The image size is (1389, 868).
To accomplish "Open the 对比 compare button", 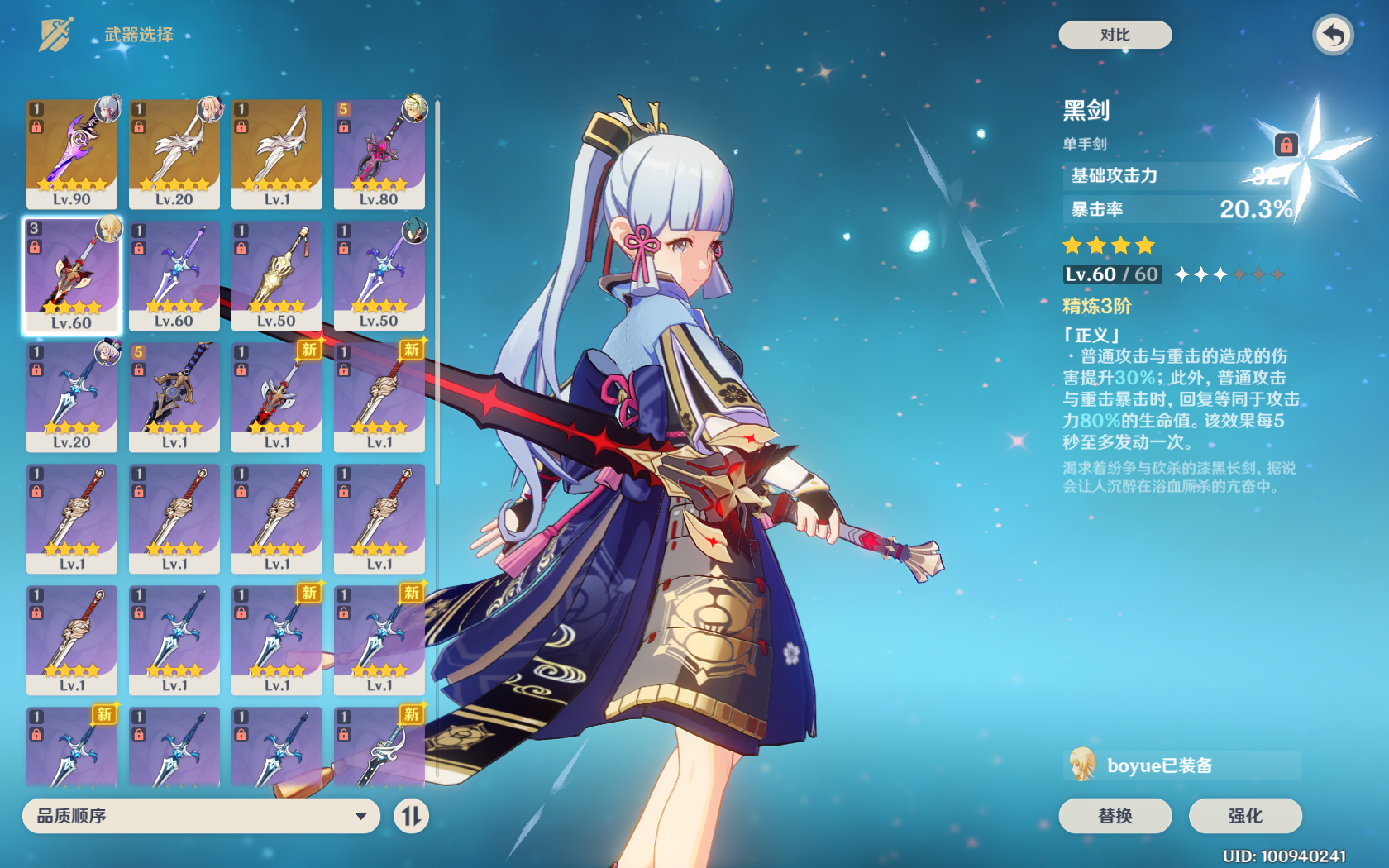I will [1115, 35].
